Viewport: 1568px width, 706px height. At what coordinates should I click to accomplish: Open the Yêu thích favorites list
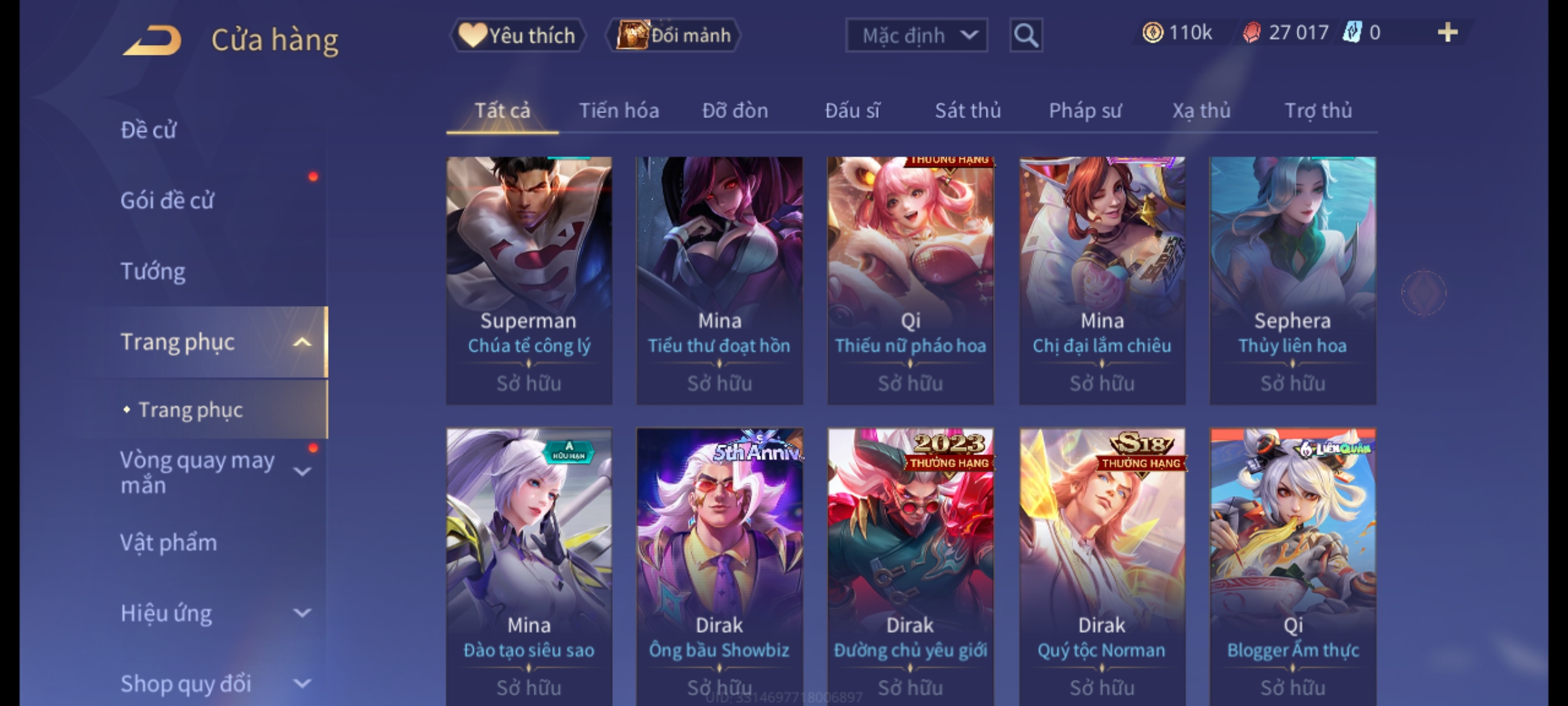pos(517,35)
